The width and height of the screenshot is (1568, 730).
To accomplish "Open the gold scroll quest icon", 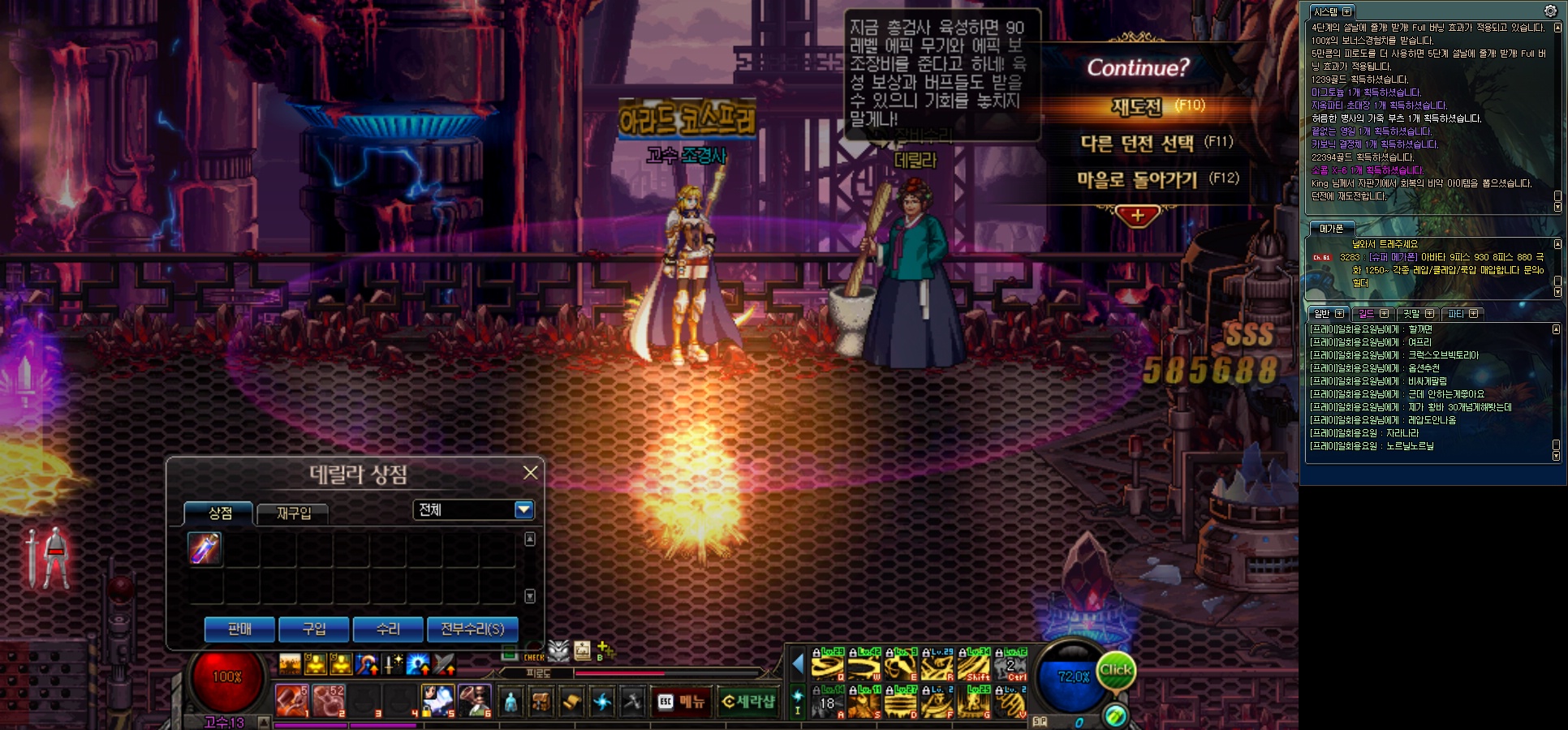I will click(x=571, y=702).
